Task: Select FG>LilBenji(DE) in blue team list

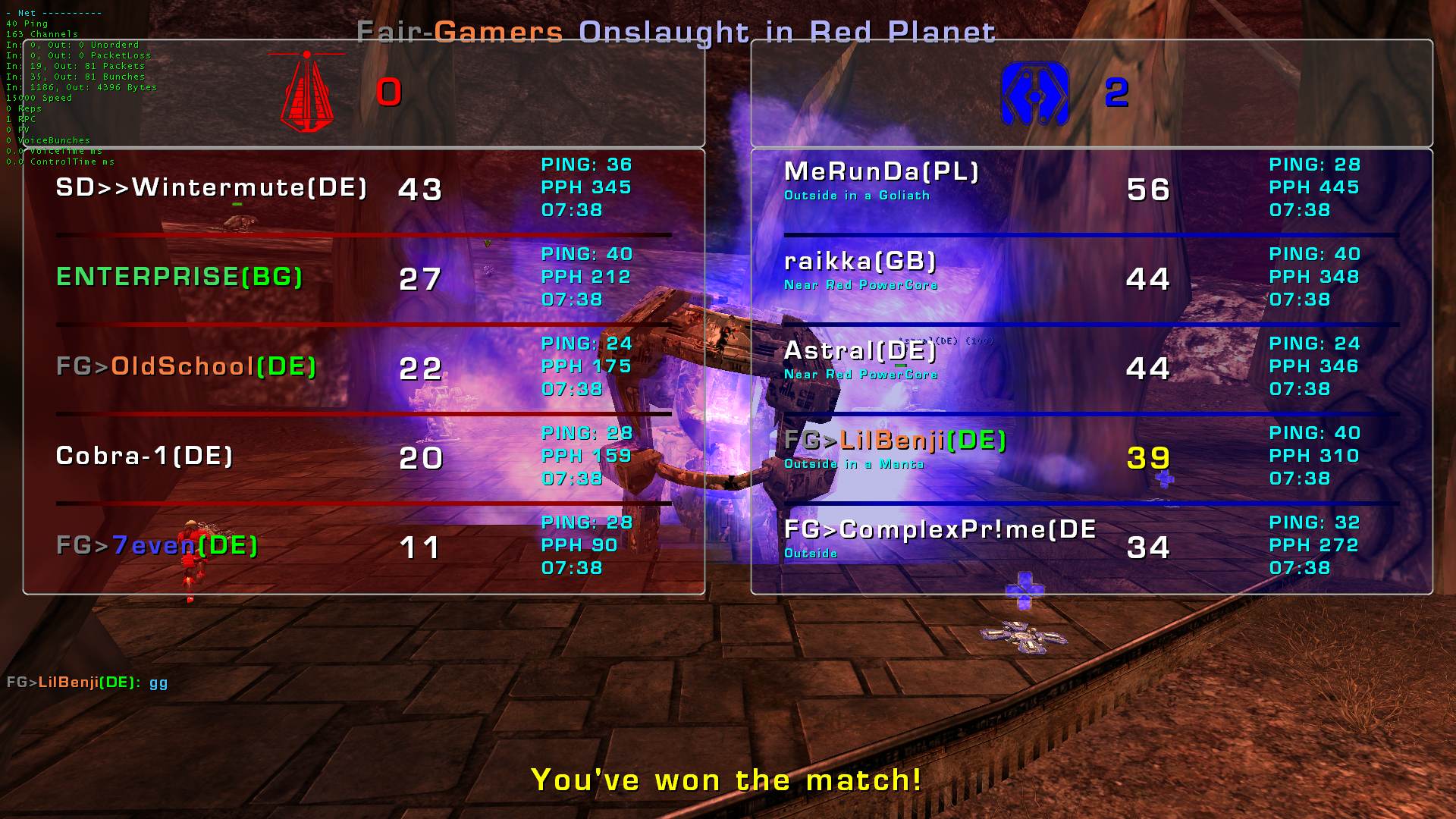Action: pos(895,441)
